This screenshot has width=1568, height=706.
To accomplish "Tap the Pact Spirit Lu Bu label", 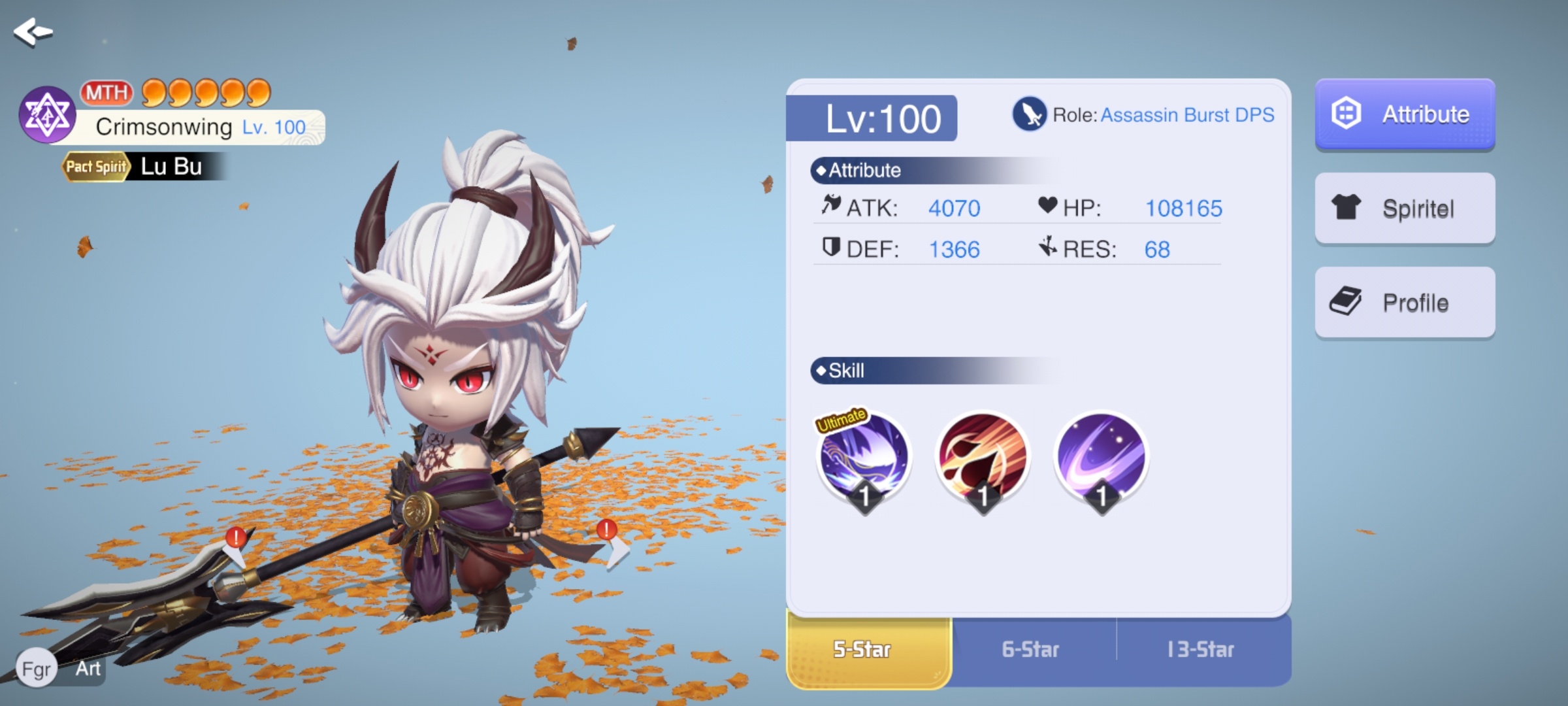I will pos(142,167).
